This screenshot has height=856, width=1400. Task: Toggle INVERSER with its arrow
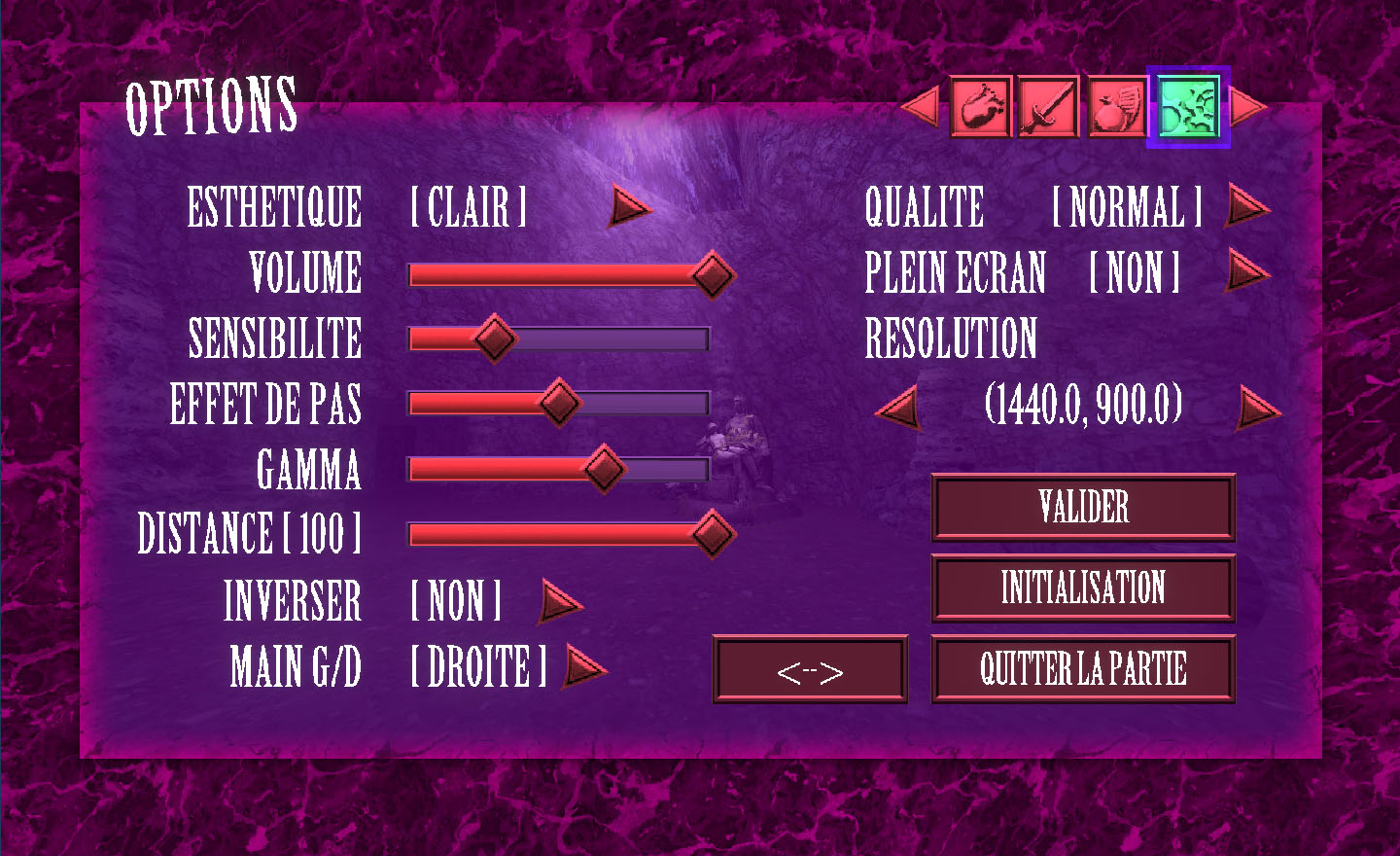560,601
